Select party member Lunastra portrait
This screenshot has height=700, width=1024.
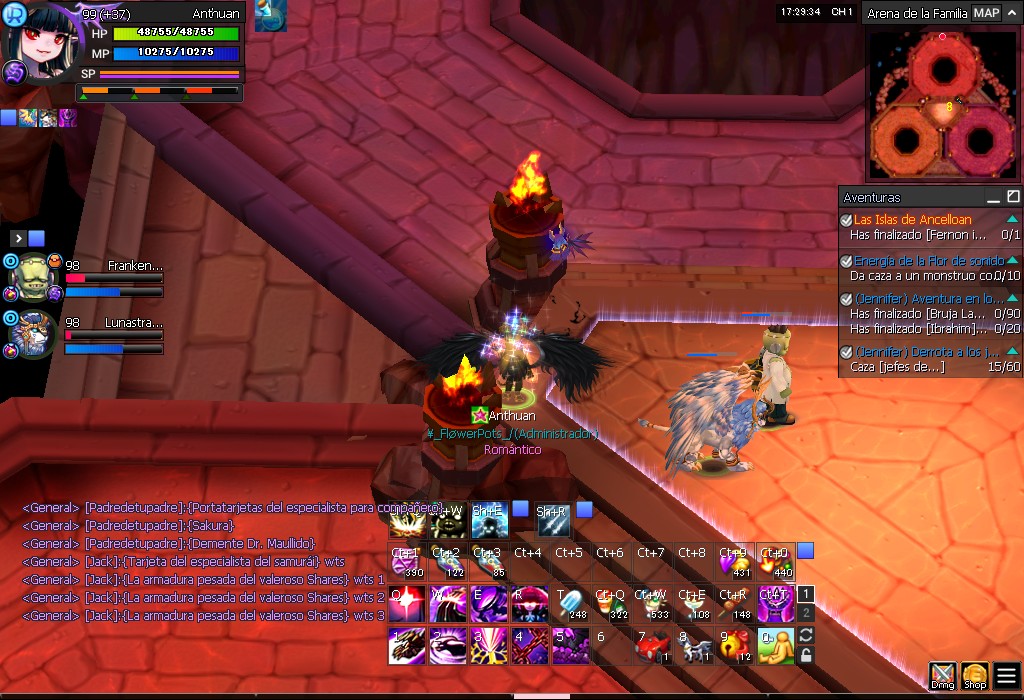tap(29, 334)
